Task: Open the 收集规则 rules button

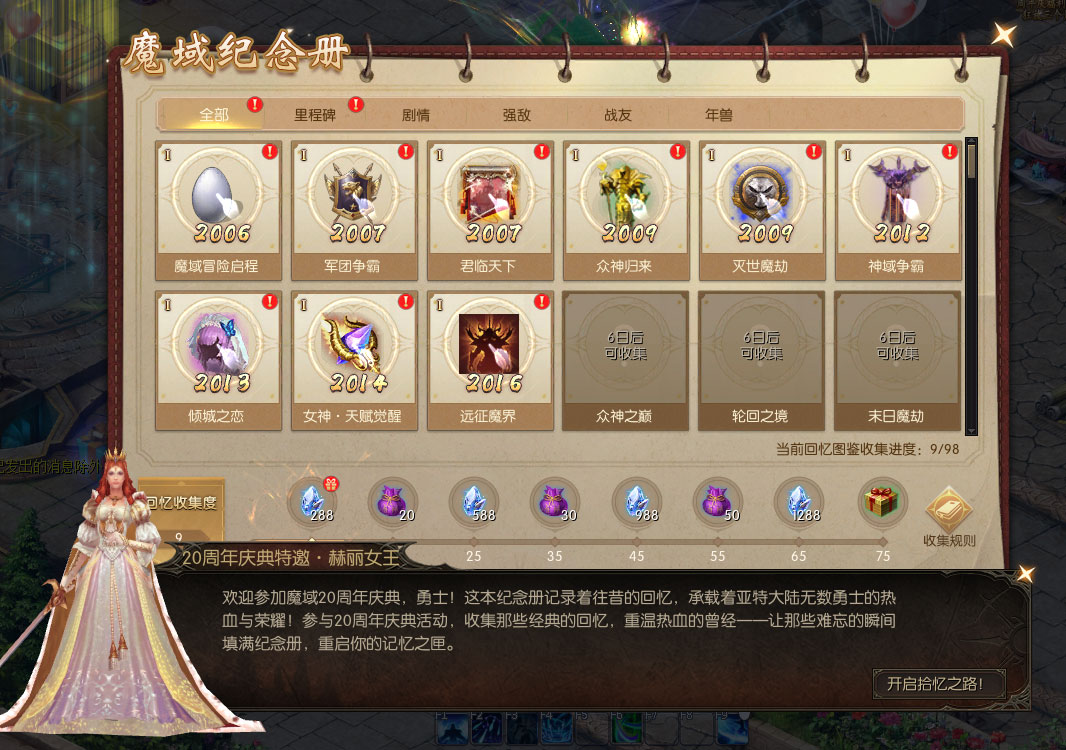Action: pos(948,517)
